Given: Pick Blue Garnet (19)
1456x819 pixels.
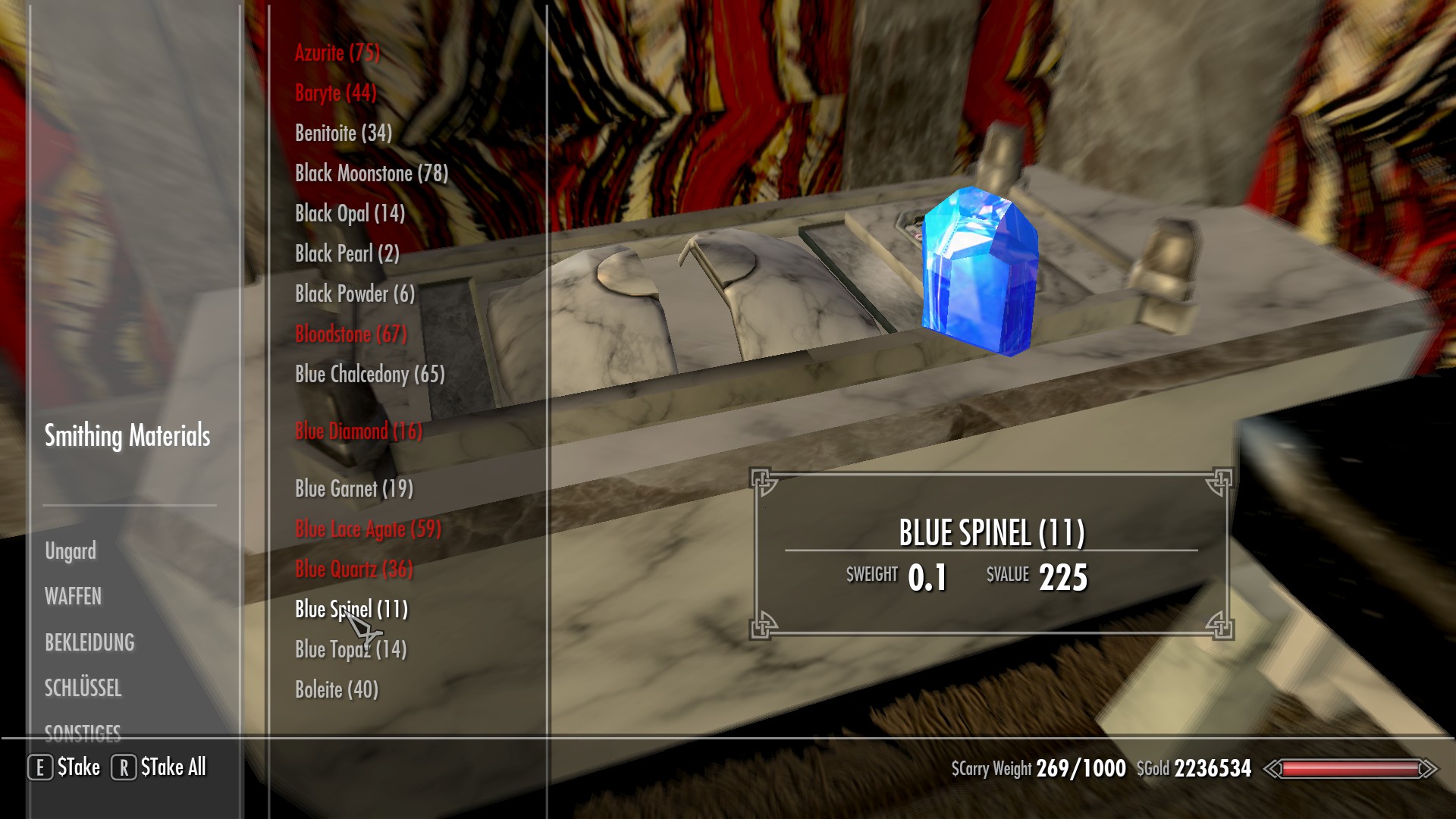Looking at the screenshot, I should (353, 489).
